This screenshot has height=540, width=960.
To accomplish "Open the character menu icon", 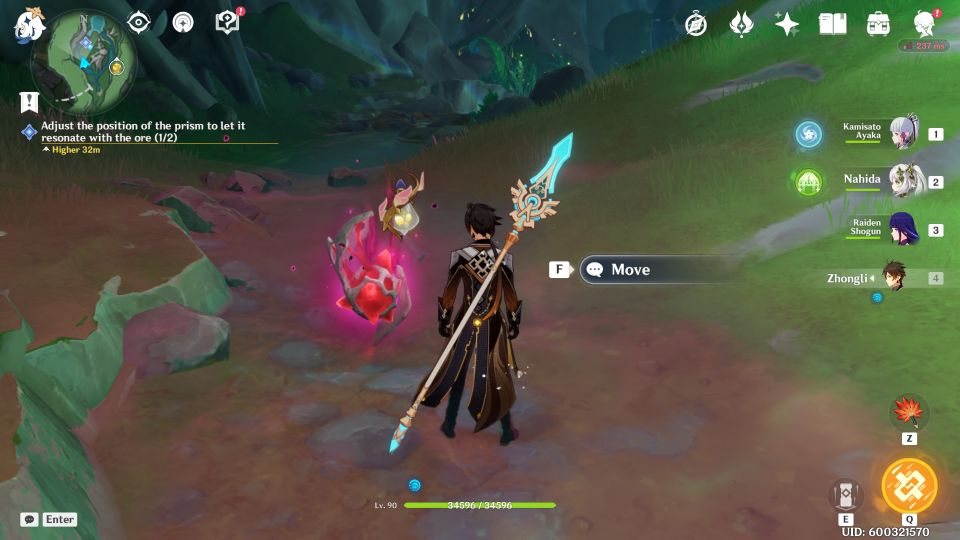I will (x=925, y=25).
